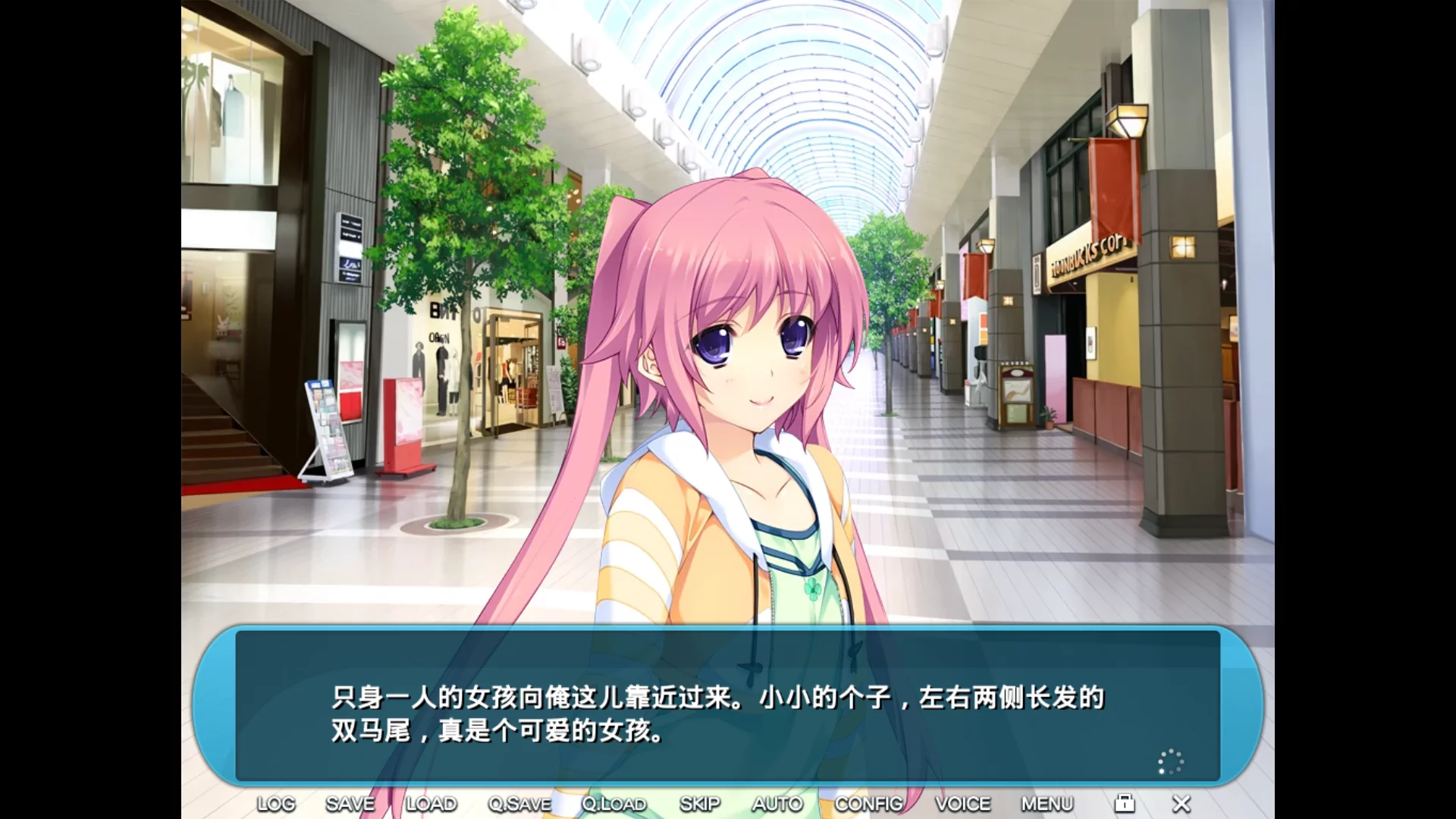The height and width of the screenshot is (819, 1456).
Task: Perform a quick save with Q.SAVE
Action: [520, 803]
